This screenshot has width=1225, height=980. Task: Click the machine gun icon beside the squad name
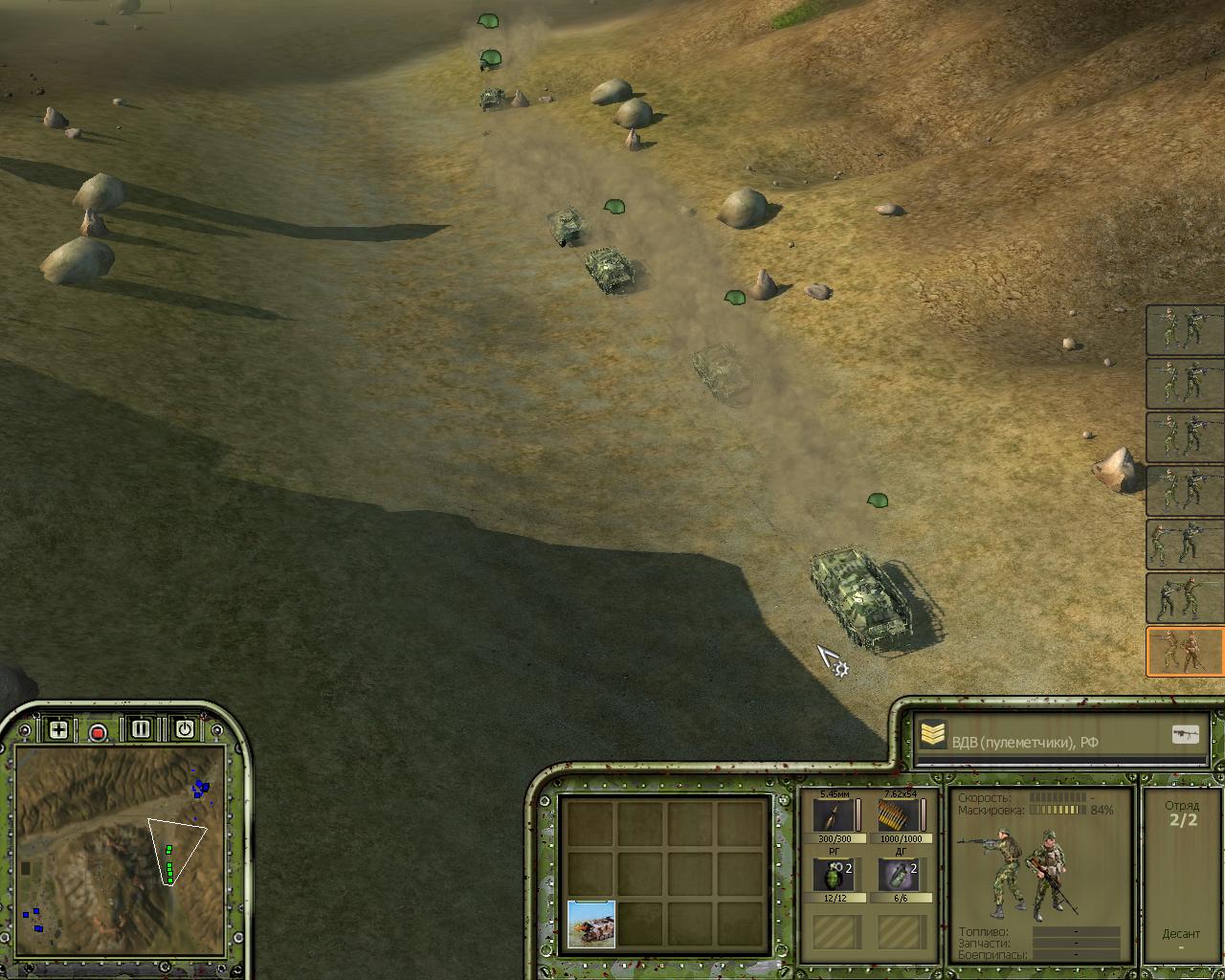pos(1185,735)
